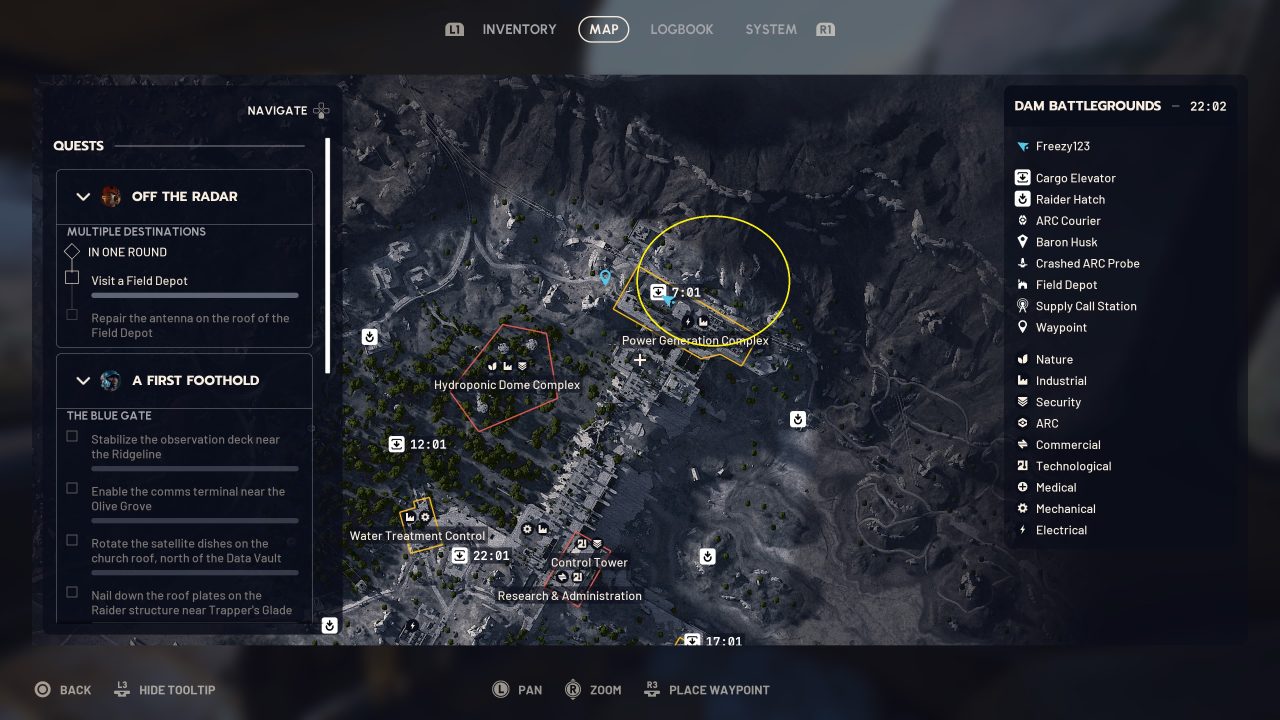Pick Research & Administration on the map
1280x720 pixels.
point(570,596)
